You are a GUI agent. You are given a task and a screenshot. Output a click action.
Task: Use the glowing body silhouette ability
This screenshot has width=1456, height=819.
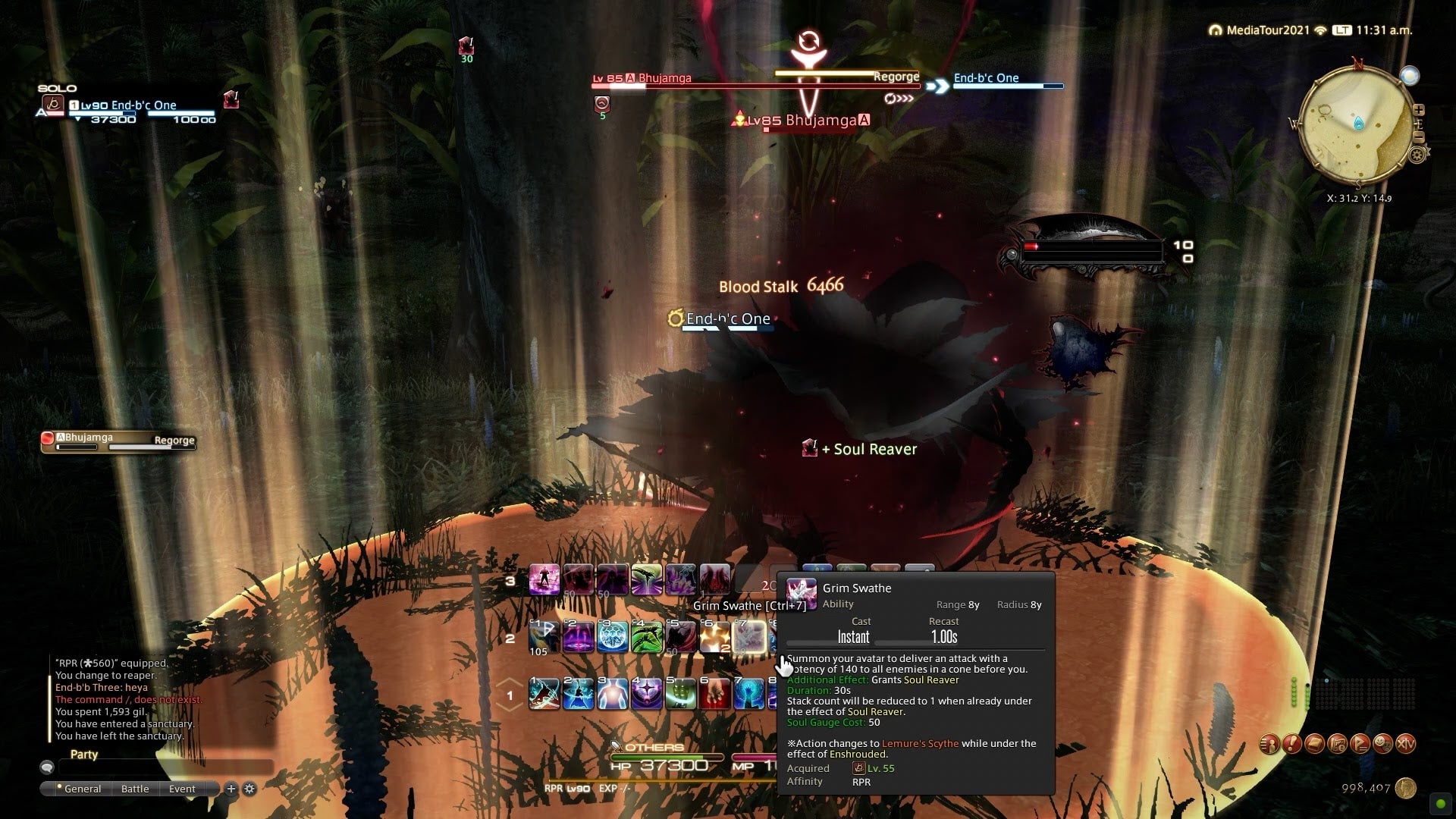click(613, 694)
